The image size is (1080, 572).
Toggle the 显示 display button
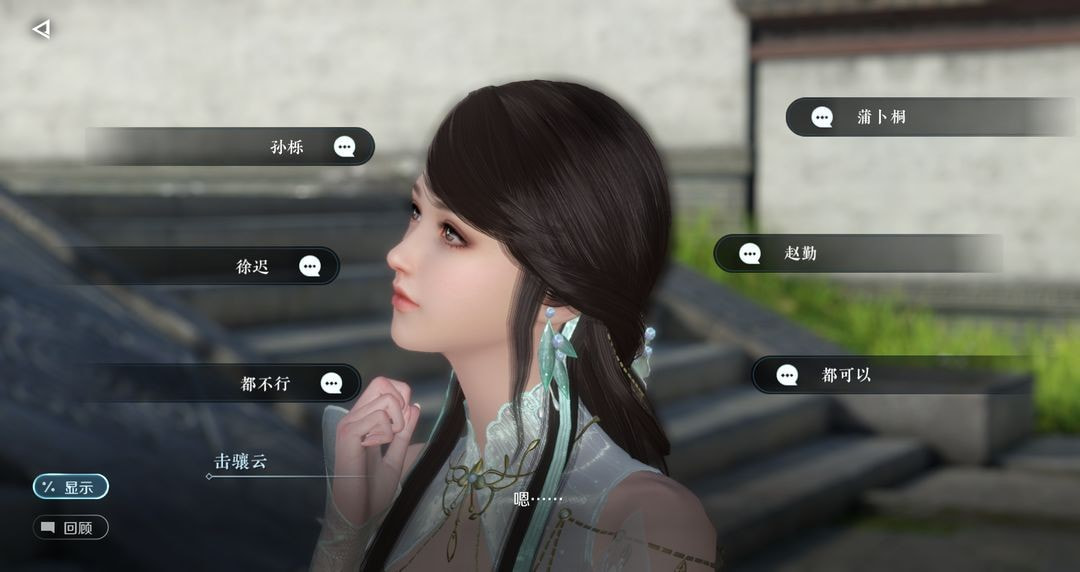70,487
